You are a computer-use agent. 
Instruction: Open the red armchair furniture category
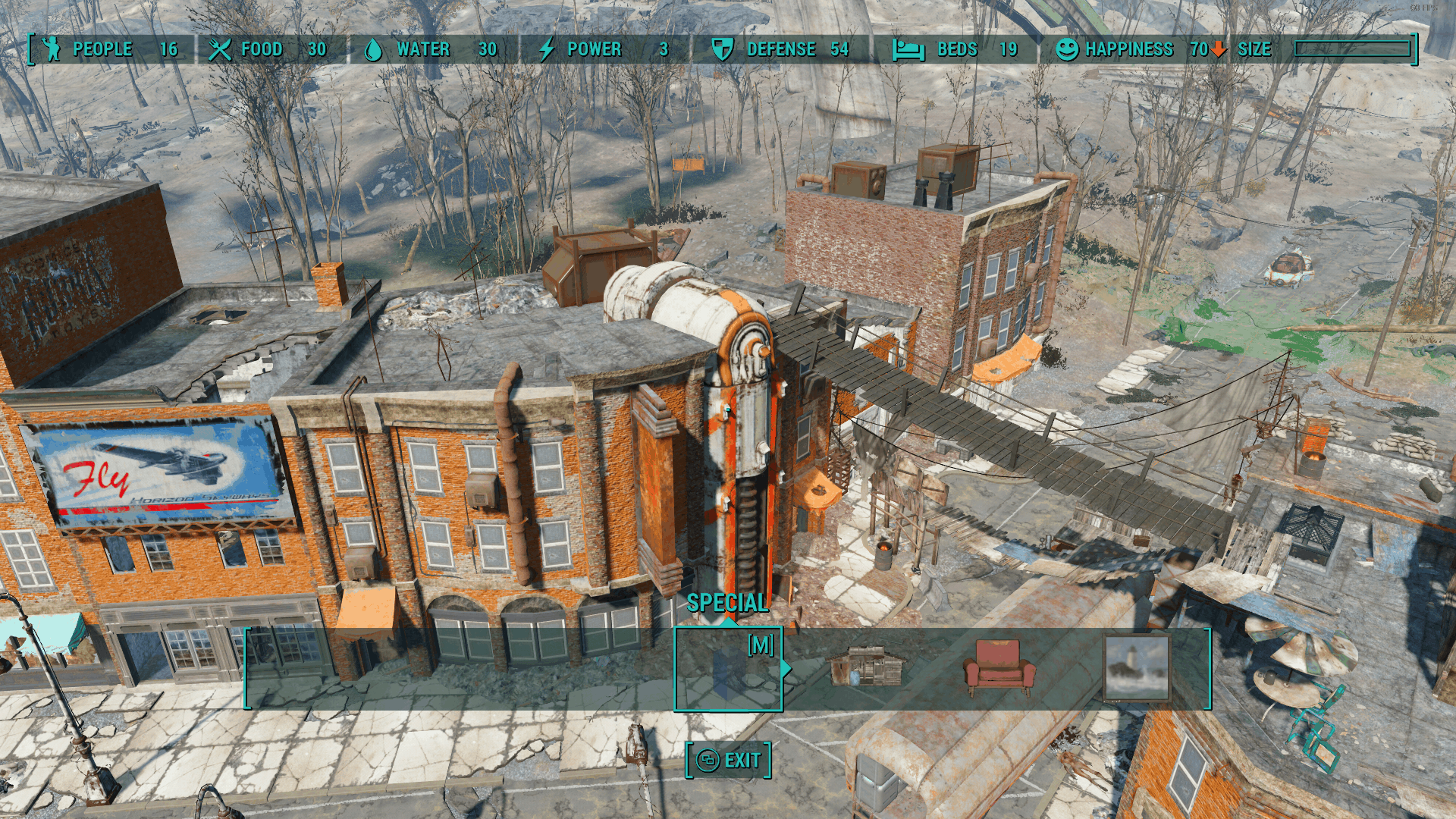pos(999,667)
